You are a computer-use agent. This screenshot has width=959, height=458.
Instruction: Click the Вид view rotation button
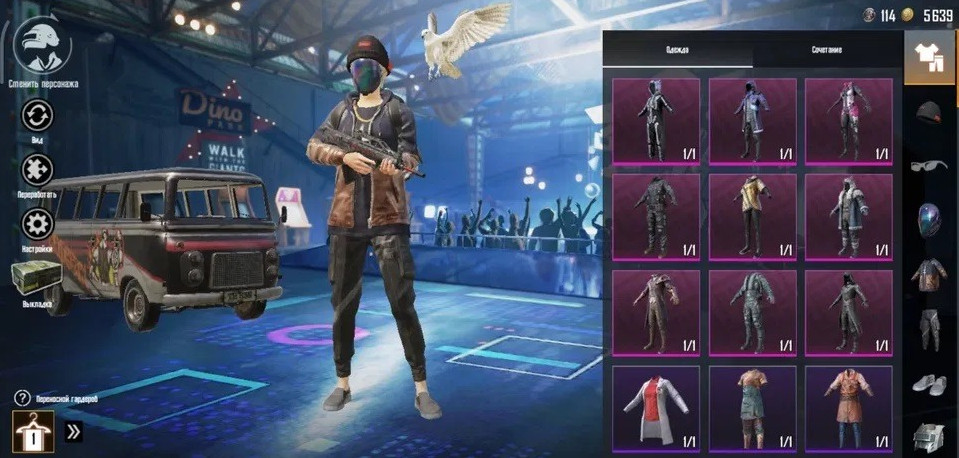37,114
